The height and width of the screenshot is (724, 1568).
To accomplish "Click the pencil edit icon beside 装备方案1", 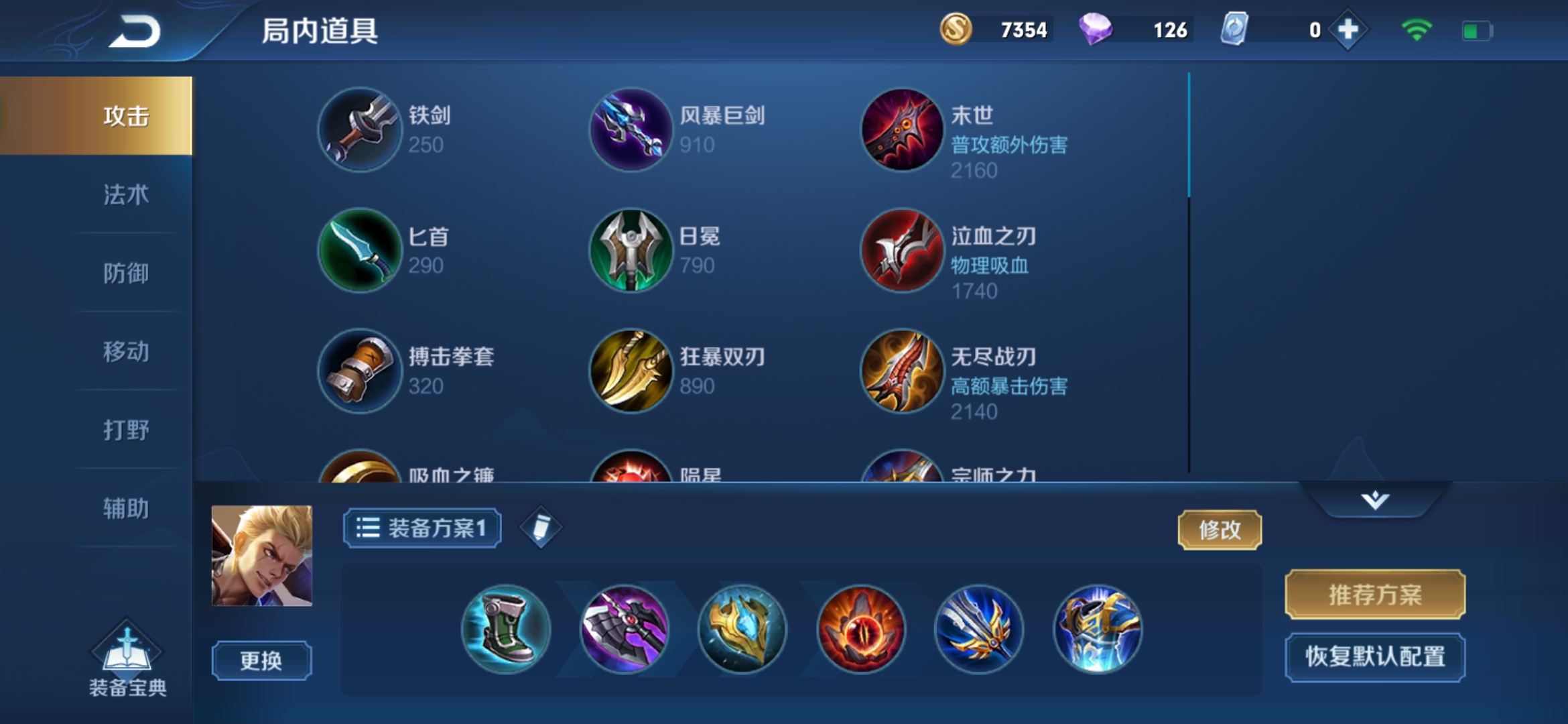I will tap(540, 528).
